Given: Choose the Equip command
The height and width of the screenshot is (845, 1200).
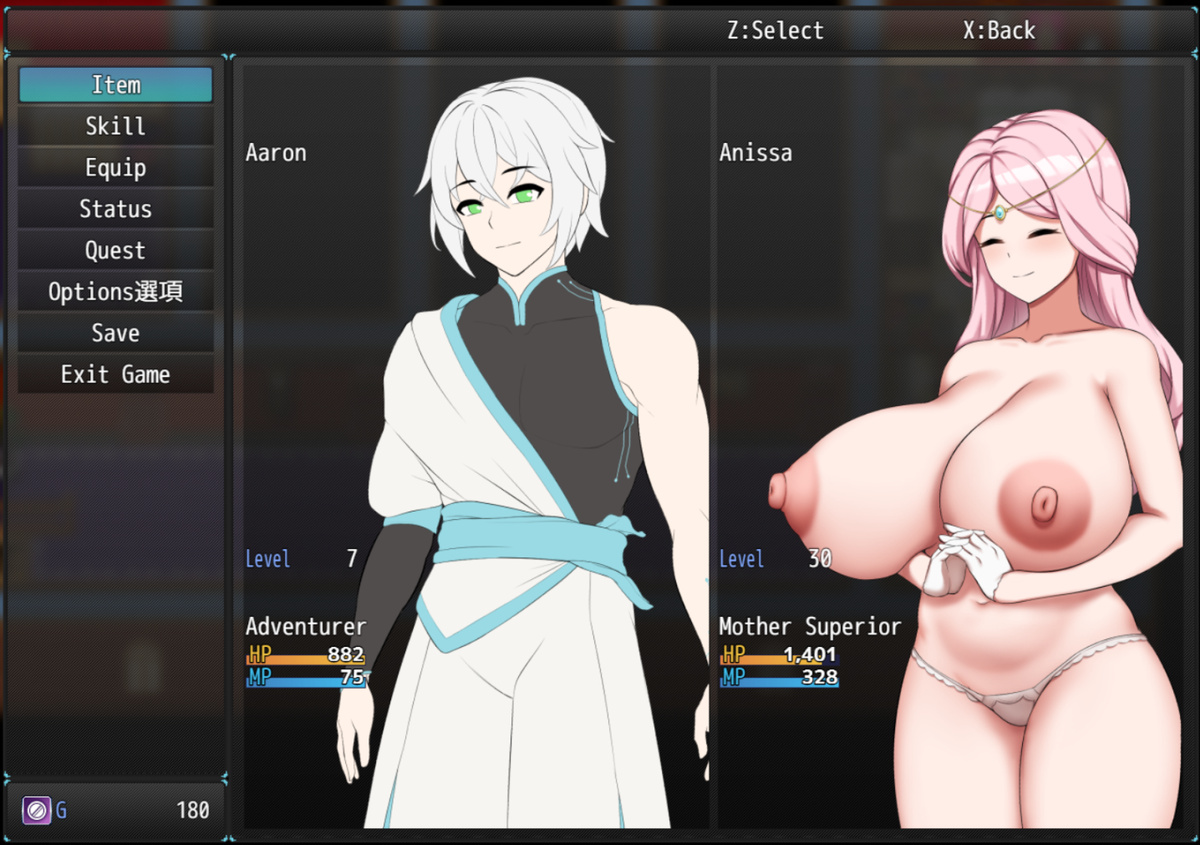Looking at the screenshot, I should [x=116, y=168].
